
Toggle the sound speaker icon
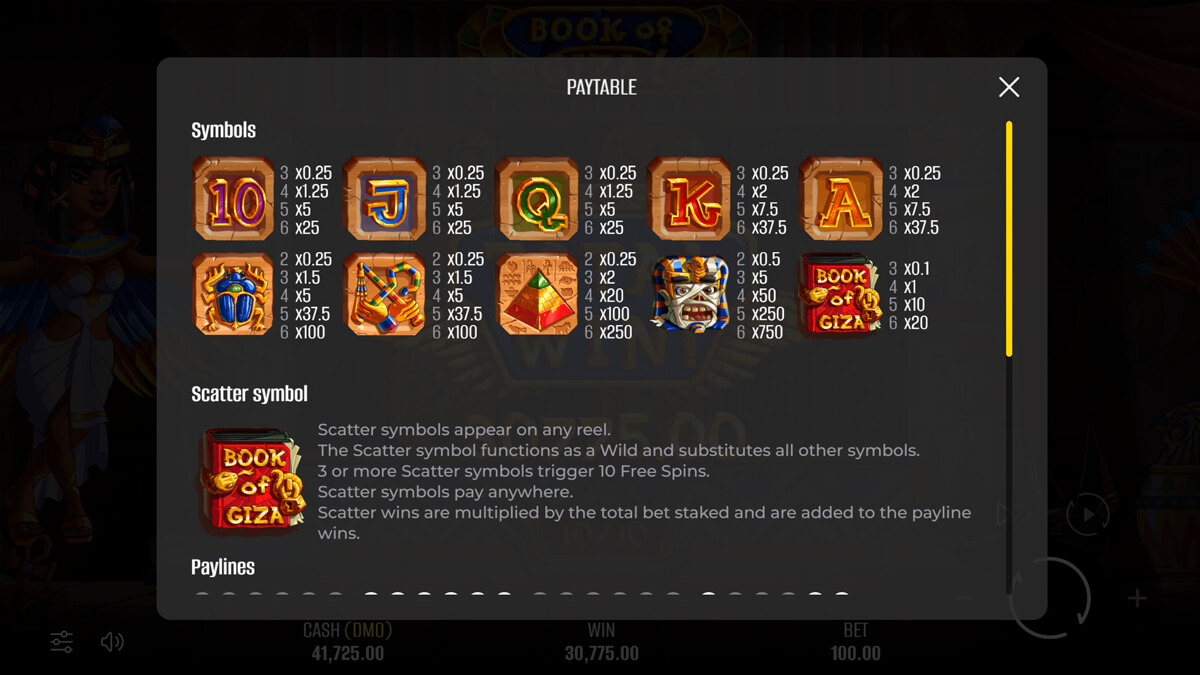112,642
